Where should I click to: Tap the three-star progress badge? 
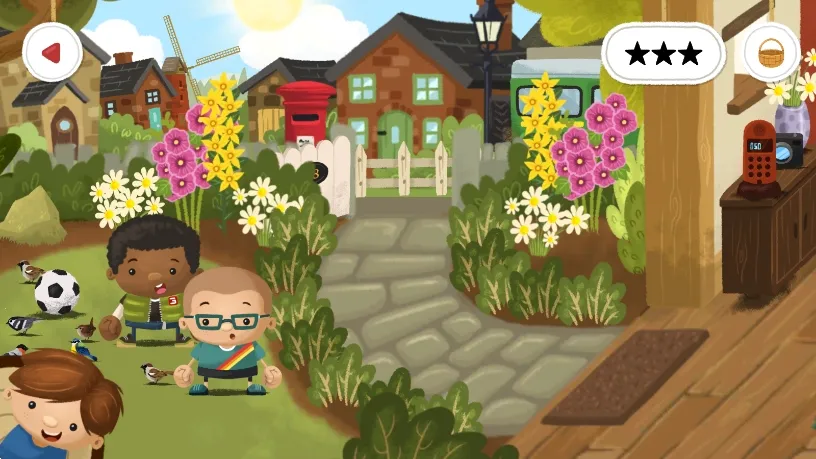click(x=663, y=54)
